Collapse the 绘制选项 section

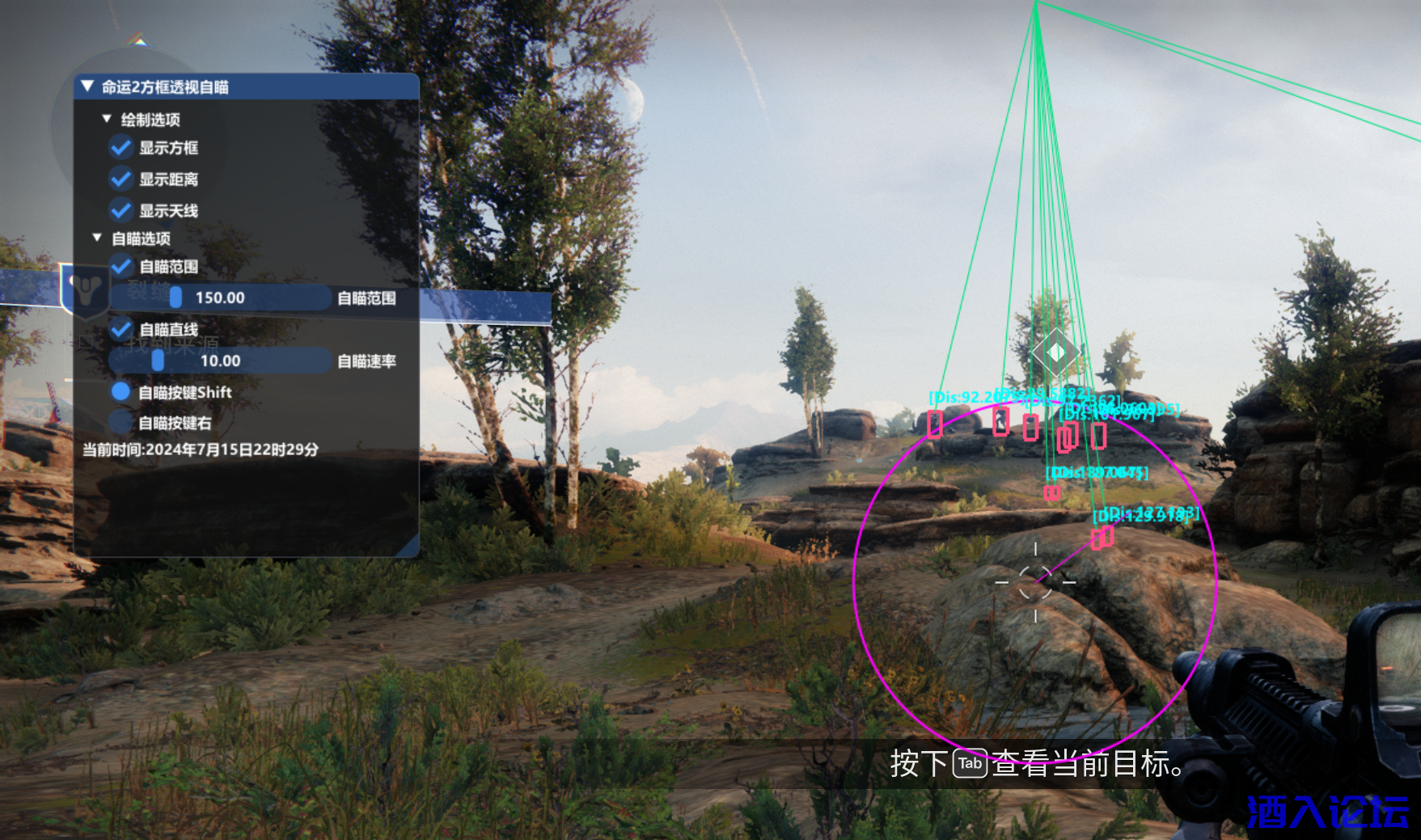[107, 119]
